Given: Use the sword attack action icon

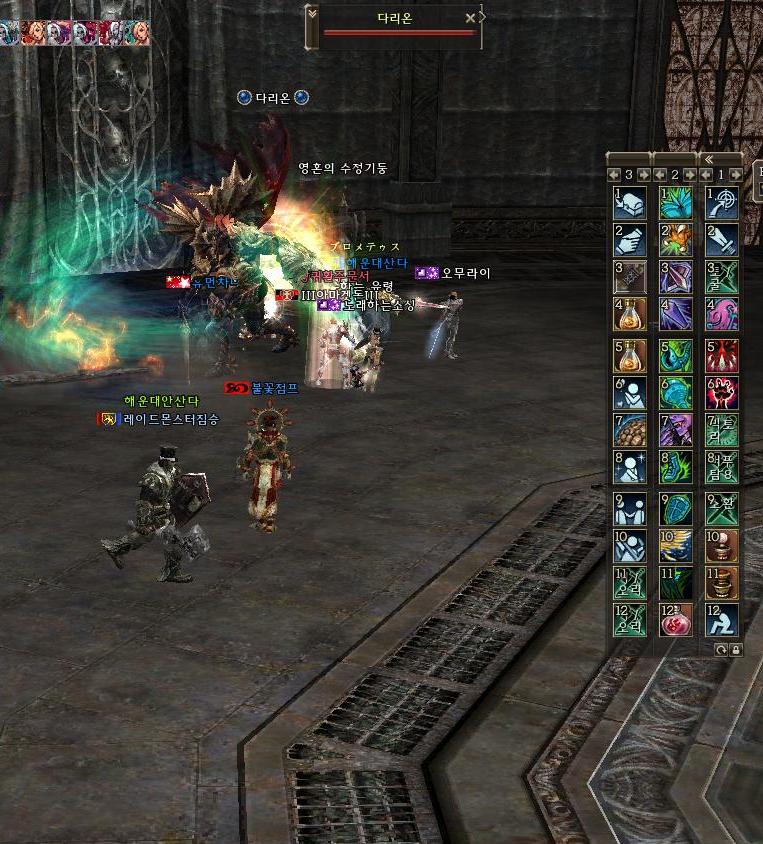Looking at the screenshot, I should 722,239.
